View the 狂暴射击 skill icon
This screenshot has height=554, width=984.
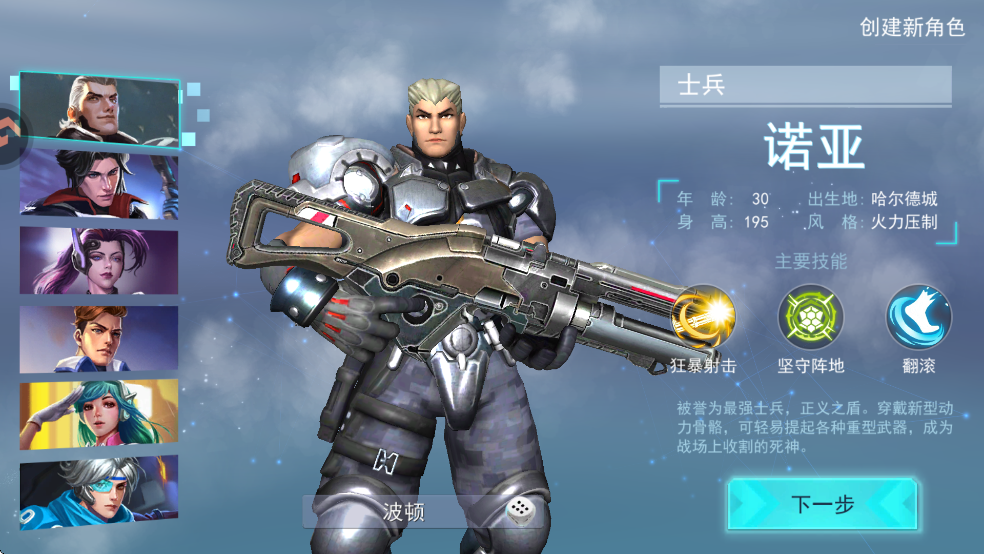[703, 317]
